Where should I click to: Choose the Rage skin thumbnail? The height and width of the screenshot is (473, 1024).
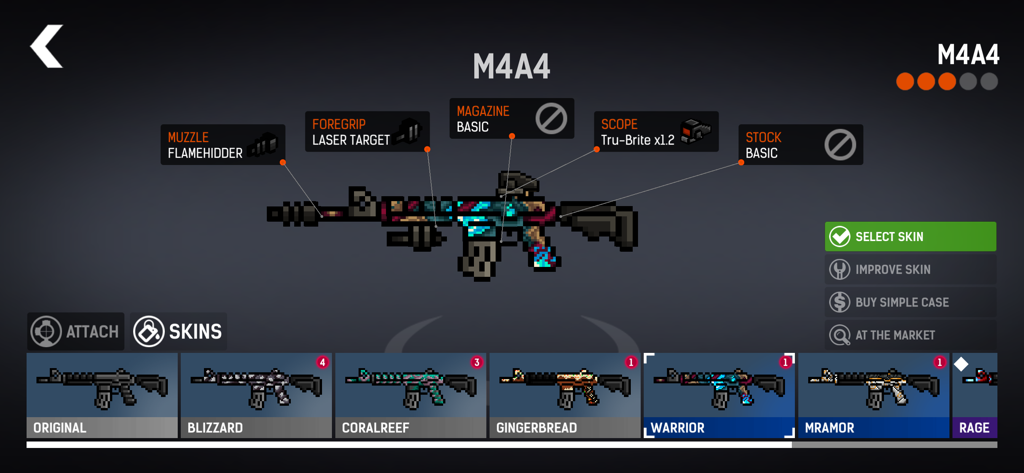(x=975, y=395)
